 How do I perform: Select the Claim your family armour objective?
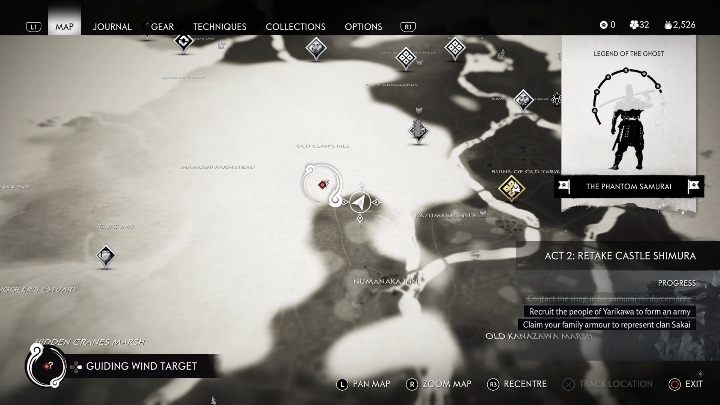coord(609,325)
